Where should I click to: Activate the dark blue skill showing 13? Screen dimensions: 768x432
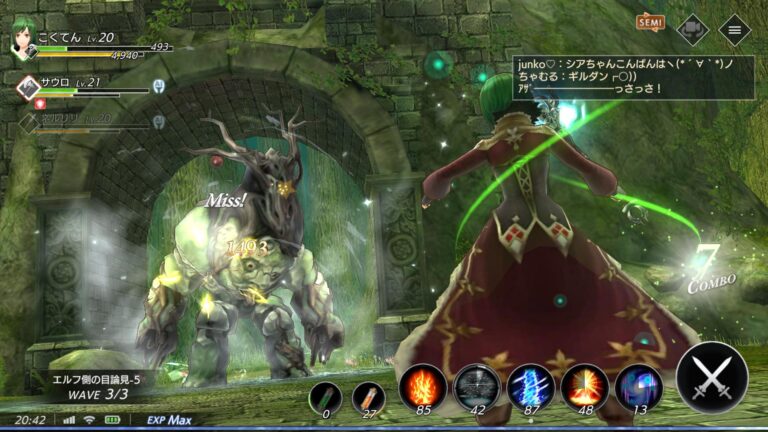(x=638, y=386)
